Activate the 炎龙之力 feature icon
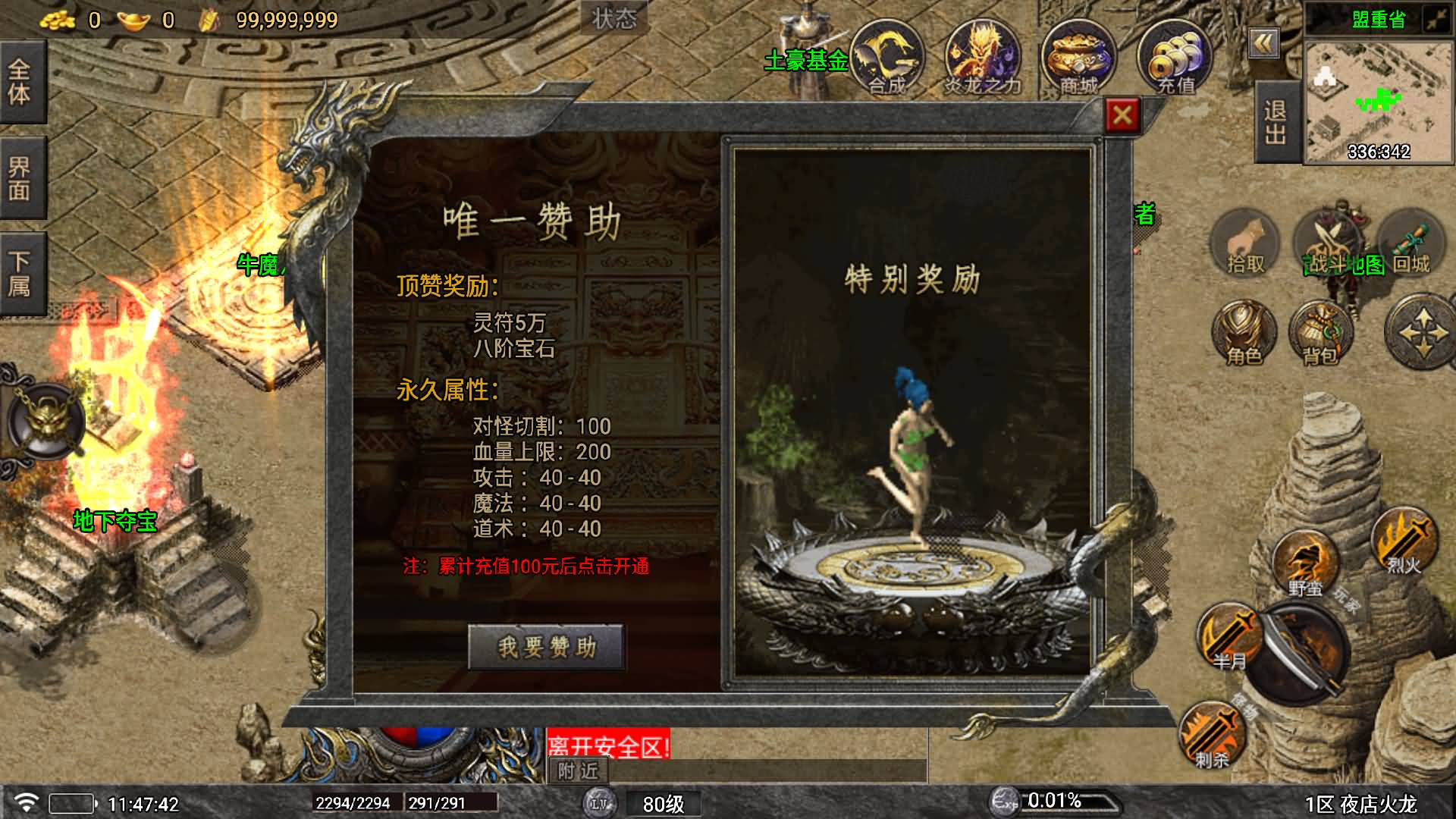 [982, 61]
